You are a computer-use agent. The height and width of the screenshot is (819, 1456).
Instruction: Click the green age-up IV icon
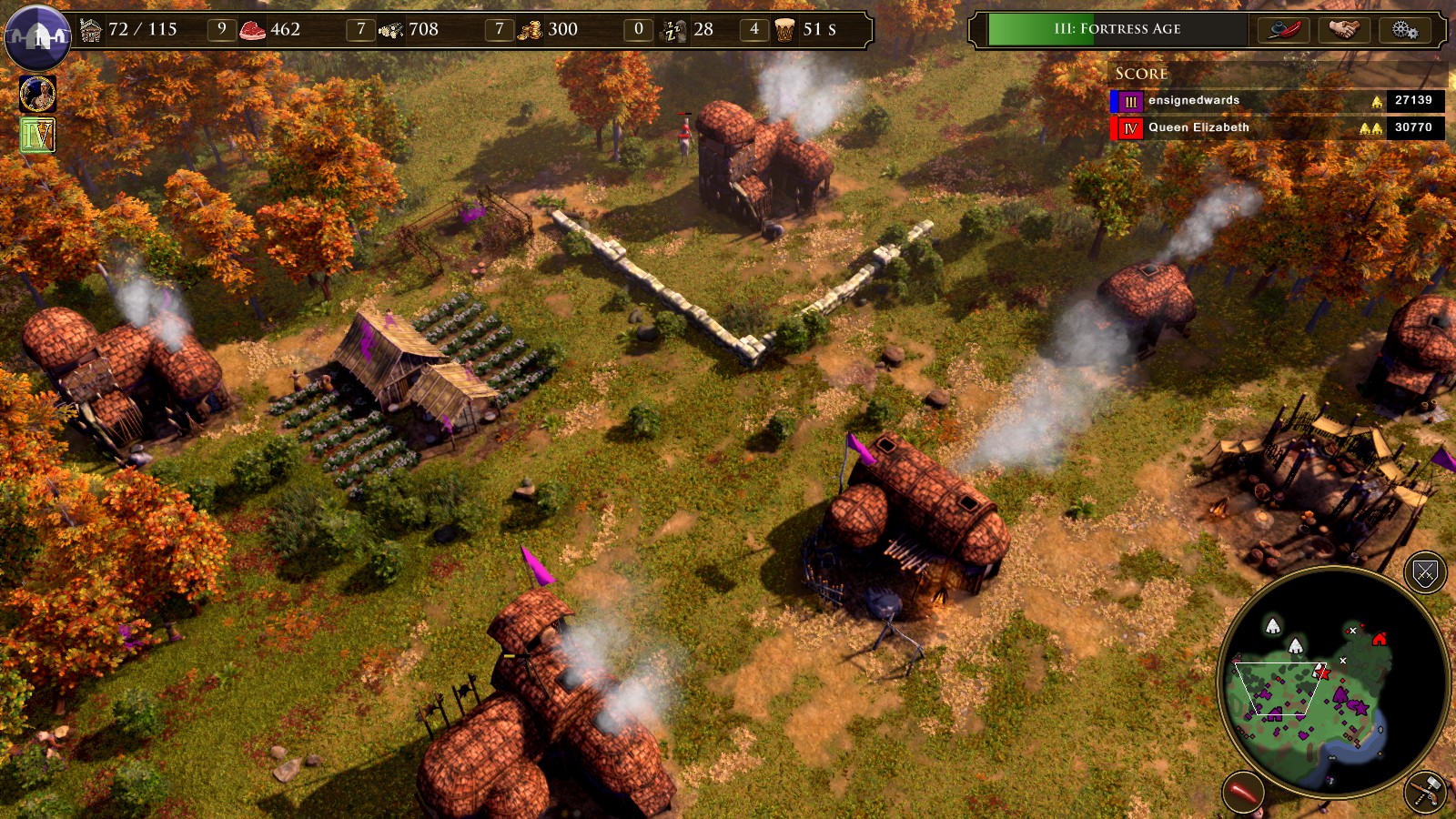point(37,136)
